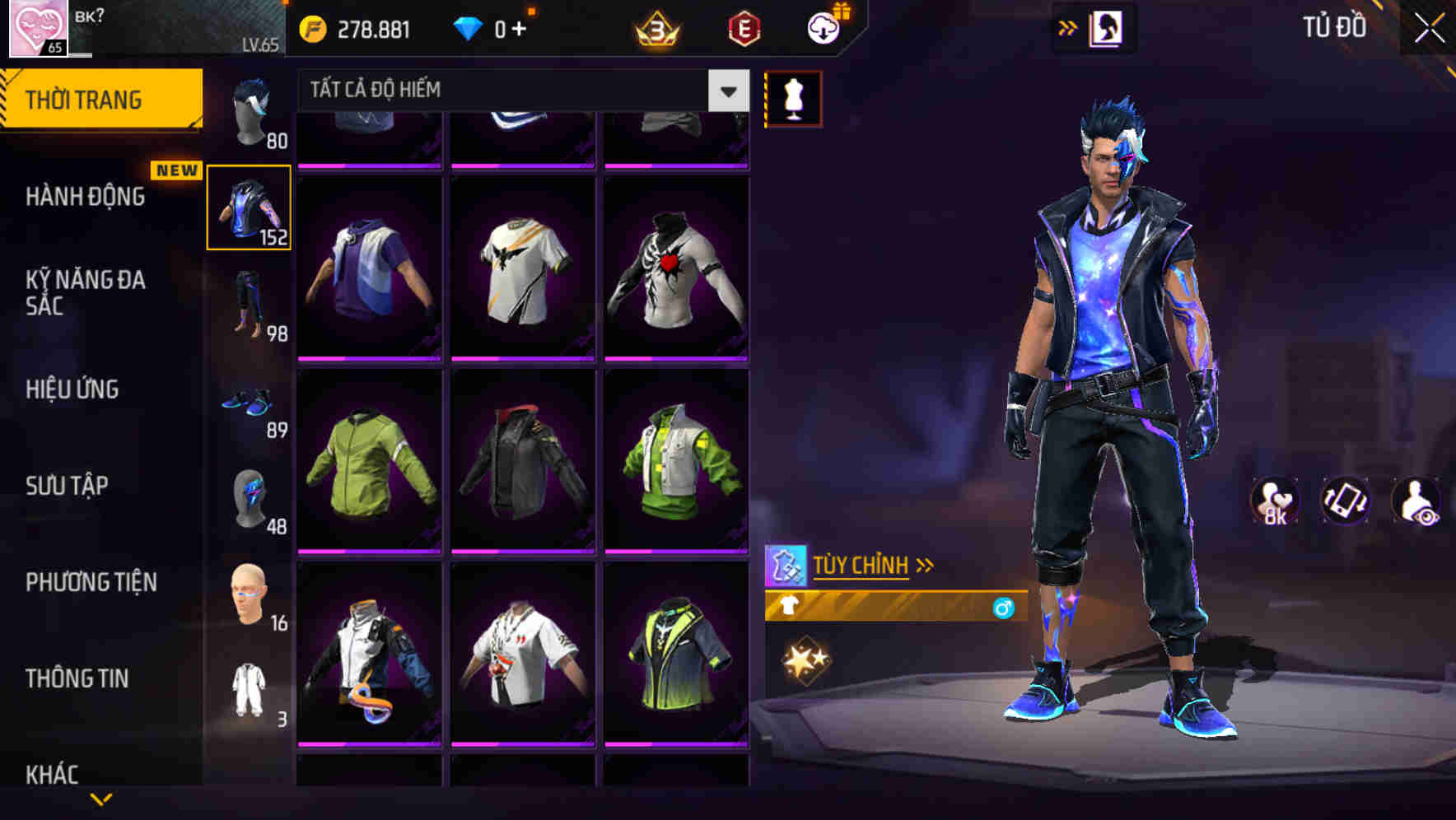Open the TẤT CẢ ĐỘ HIẾM rarity dropdown

click(511, 91)
